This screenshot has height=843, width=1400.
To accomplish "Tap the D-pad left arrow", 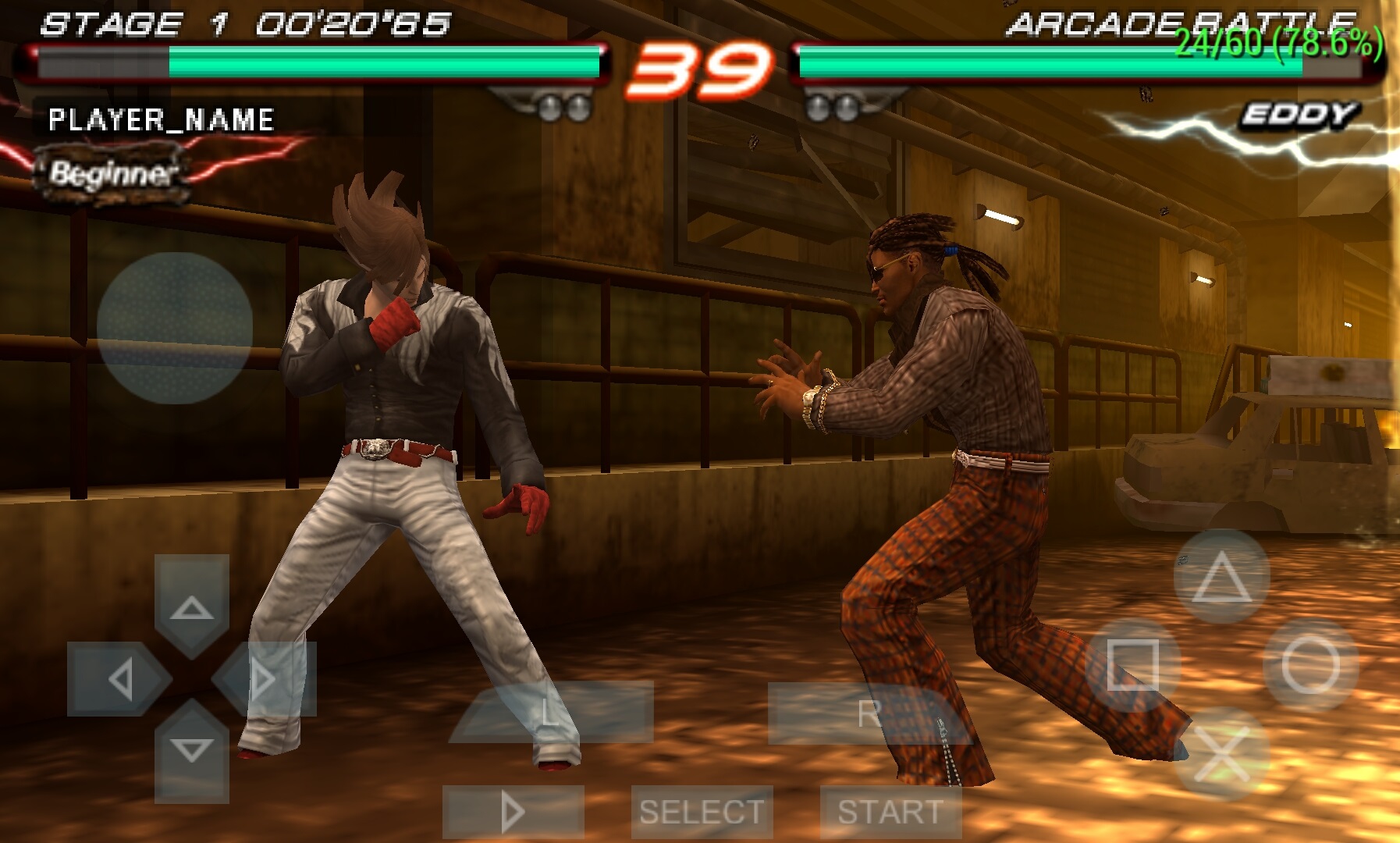I will (118, 678).
